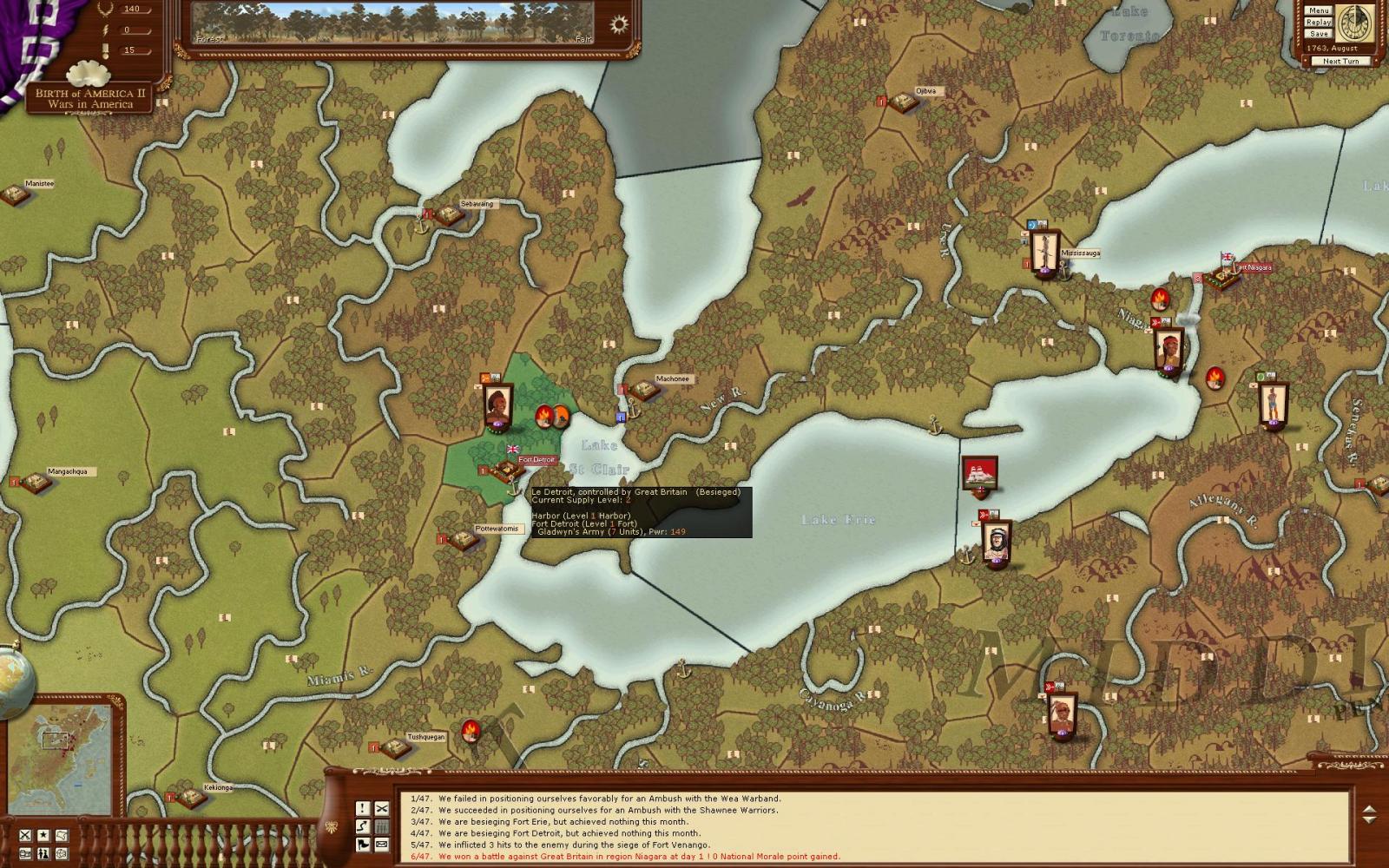Click the Replay button

[1319, 22]
